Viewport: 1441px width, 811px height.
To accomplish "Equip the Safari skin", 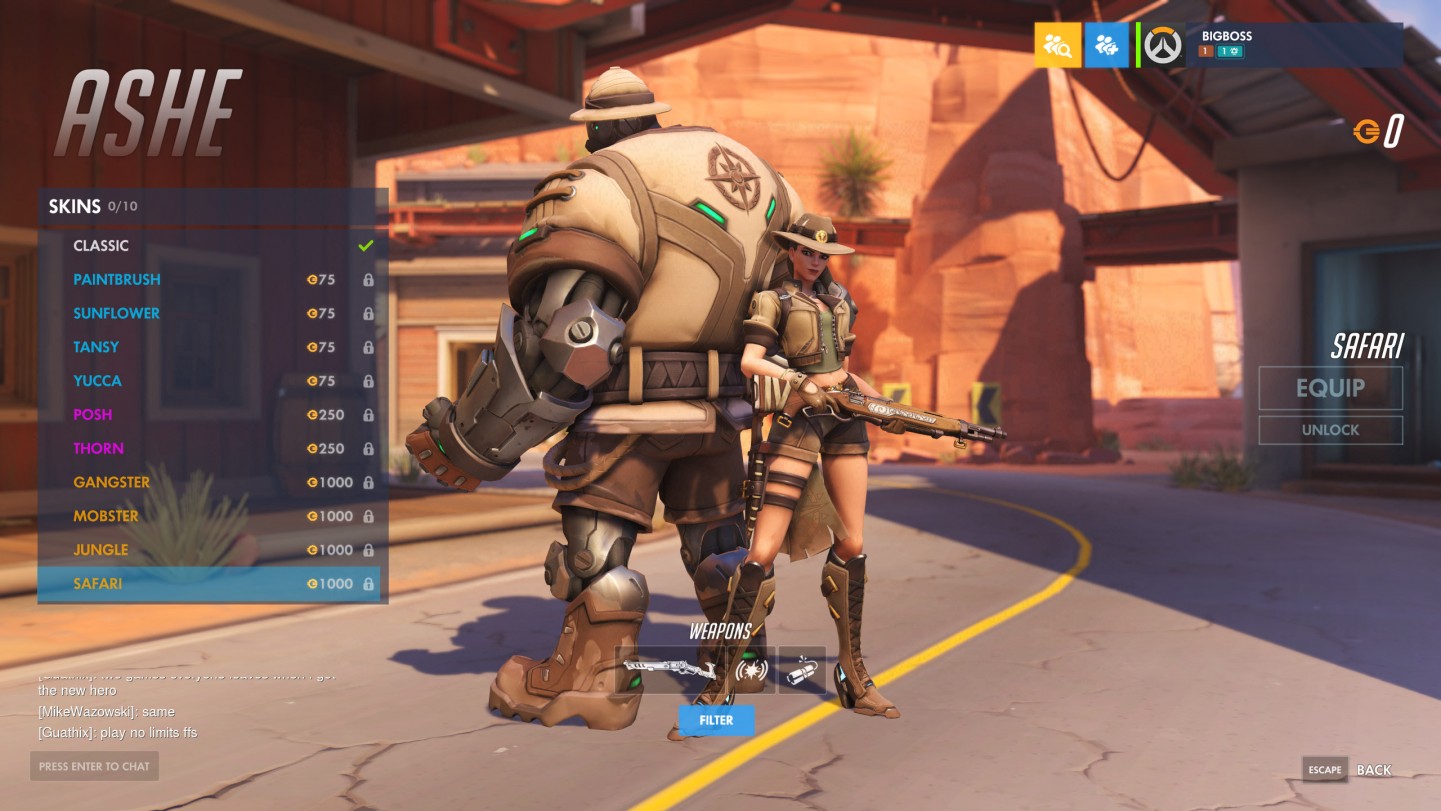I will coord(1330,388).
